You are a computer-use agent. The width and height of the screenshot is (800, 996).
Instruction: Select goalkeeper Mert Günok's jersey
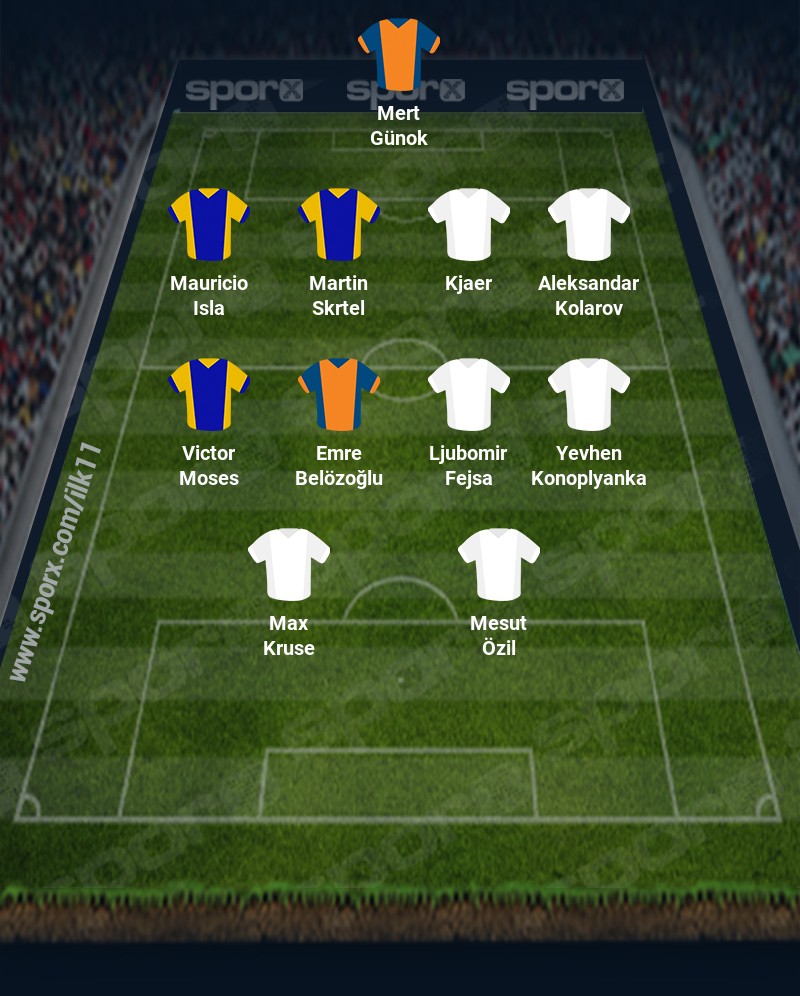pyautogui.click(x=398, y=53)
